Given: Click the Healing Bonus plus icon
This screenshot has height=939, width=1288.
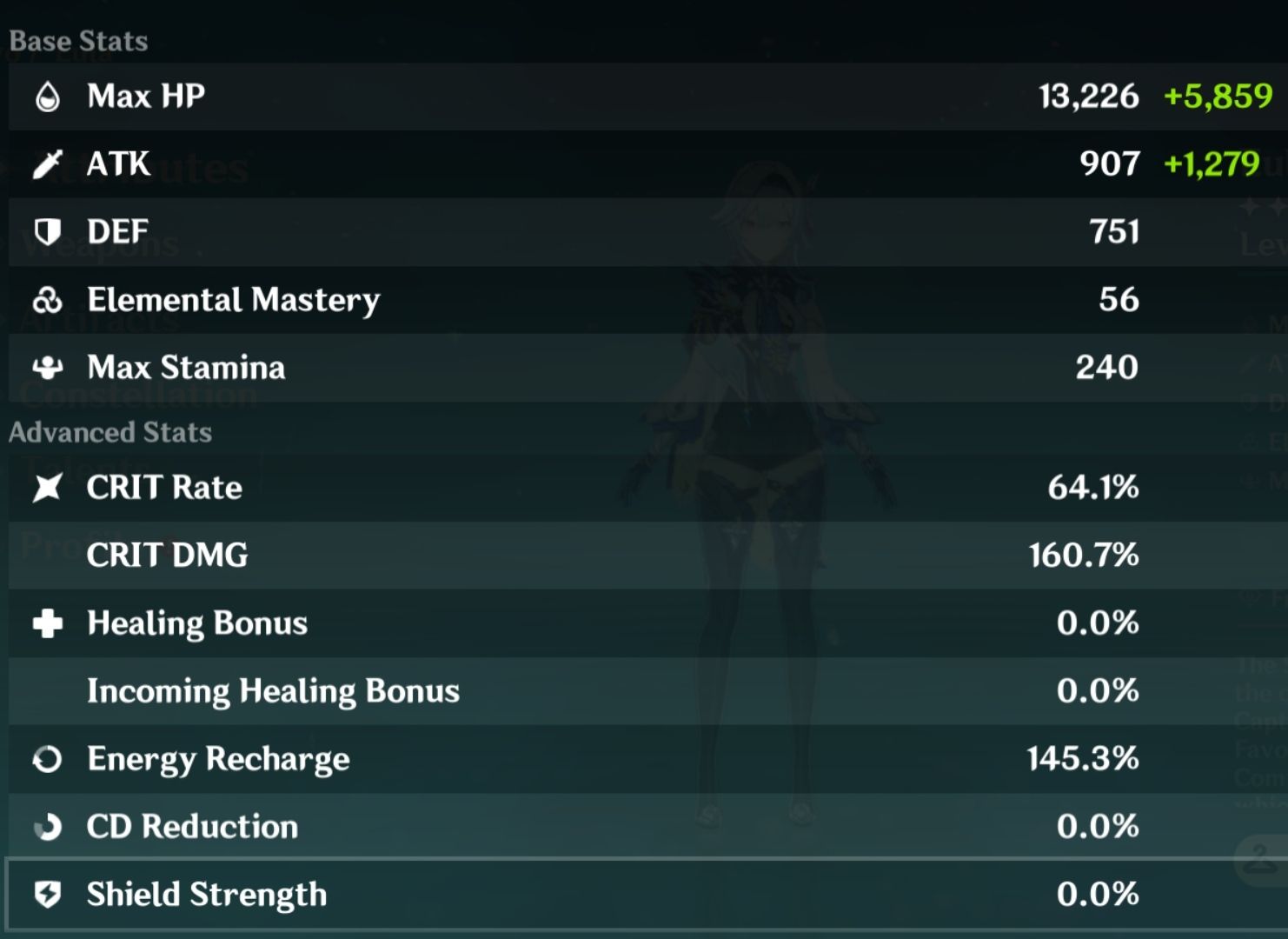Looking at the screenshot, I should (x=49, y=623).
